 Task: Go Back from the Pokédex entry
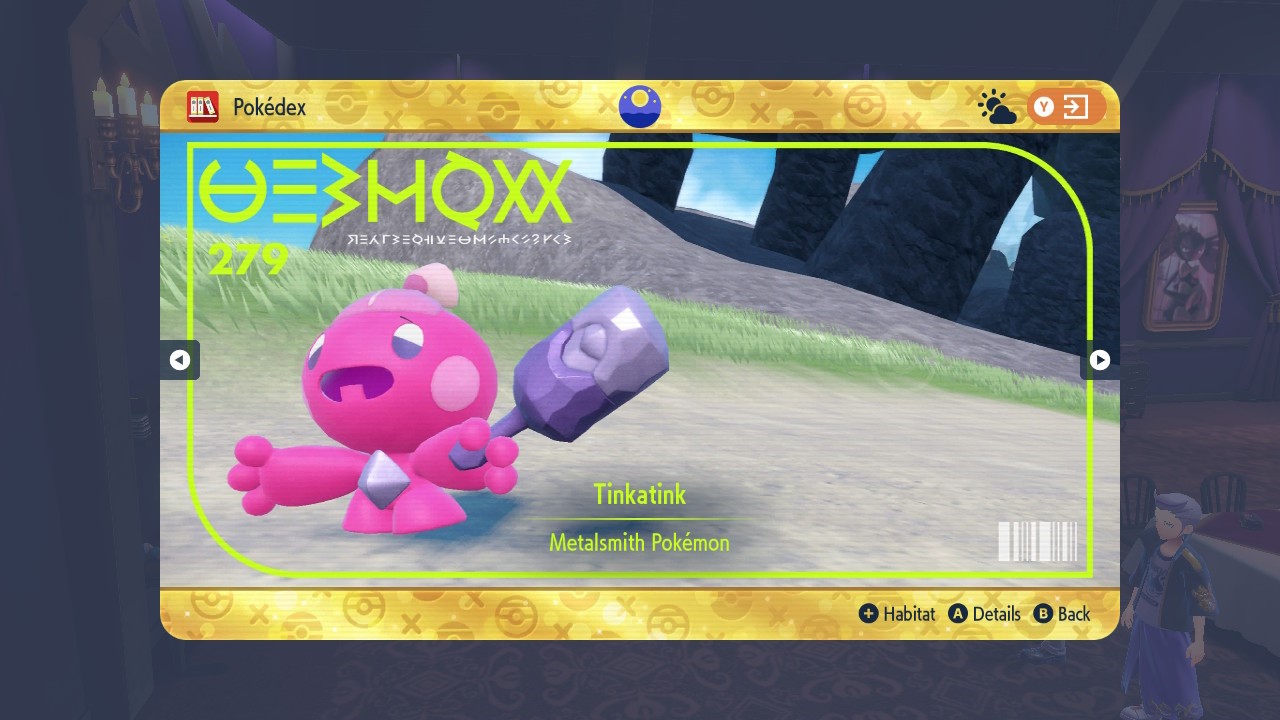[1062, 614]
